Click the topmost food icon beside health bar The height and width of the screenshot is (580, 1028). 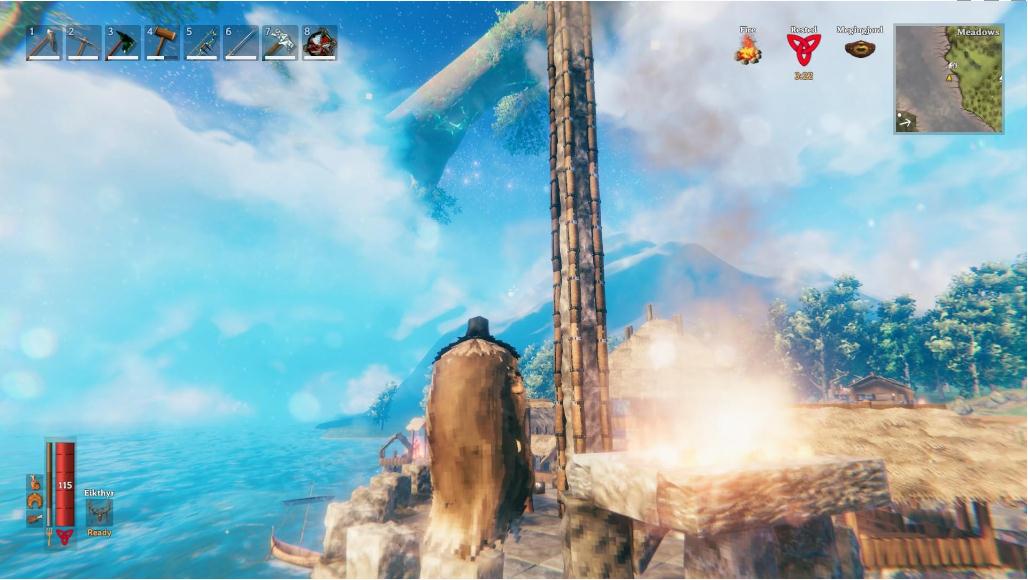coord(35,482)
